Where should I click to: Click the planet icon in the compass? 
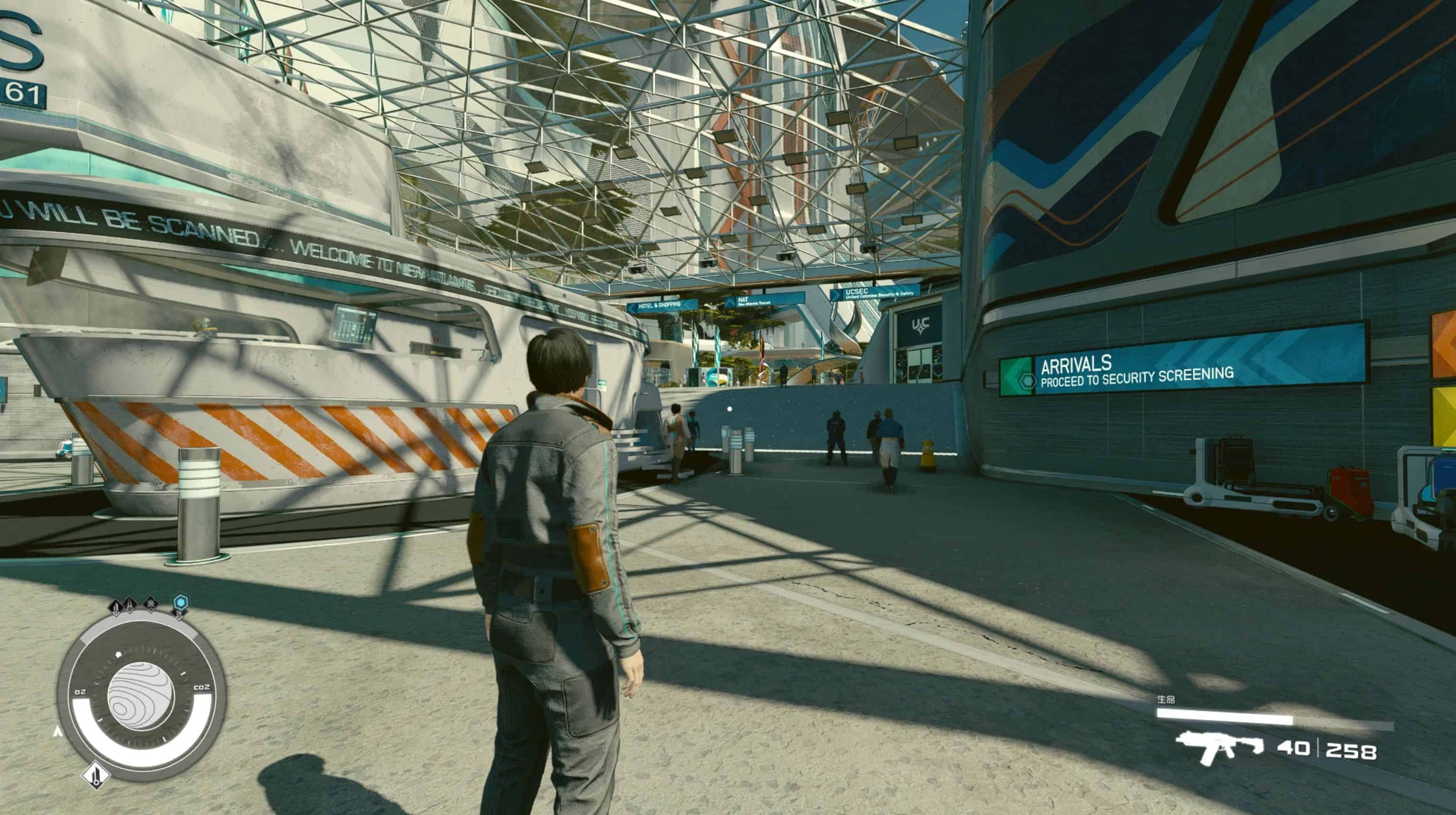coord(141,696)
